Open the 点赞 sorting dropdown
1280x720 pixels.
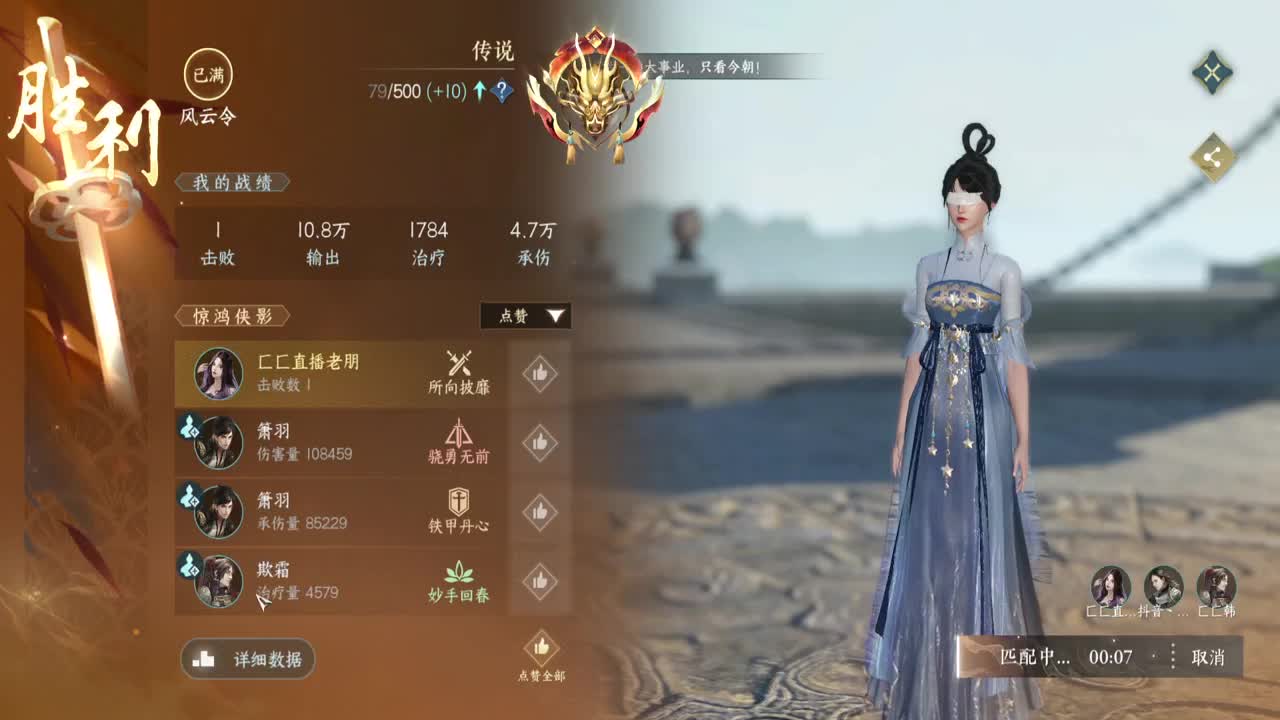[x=524, y=316]
